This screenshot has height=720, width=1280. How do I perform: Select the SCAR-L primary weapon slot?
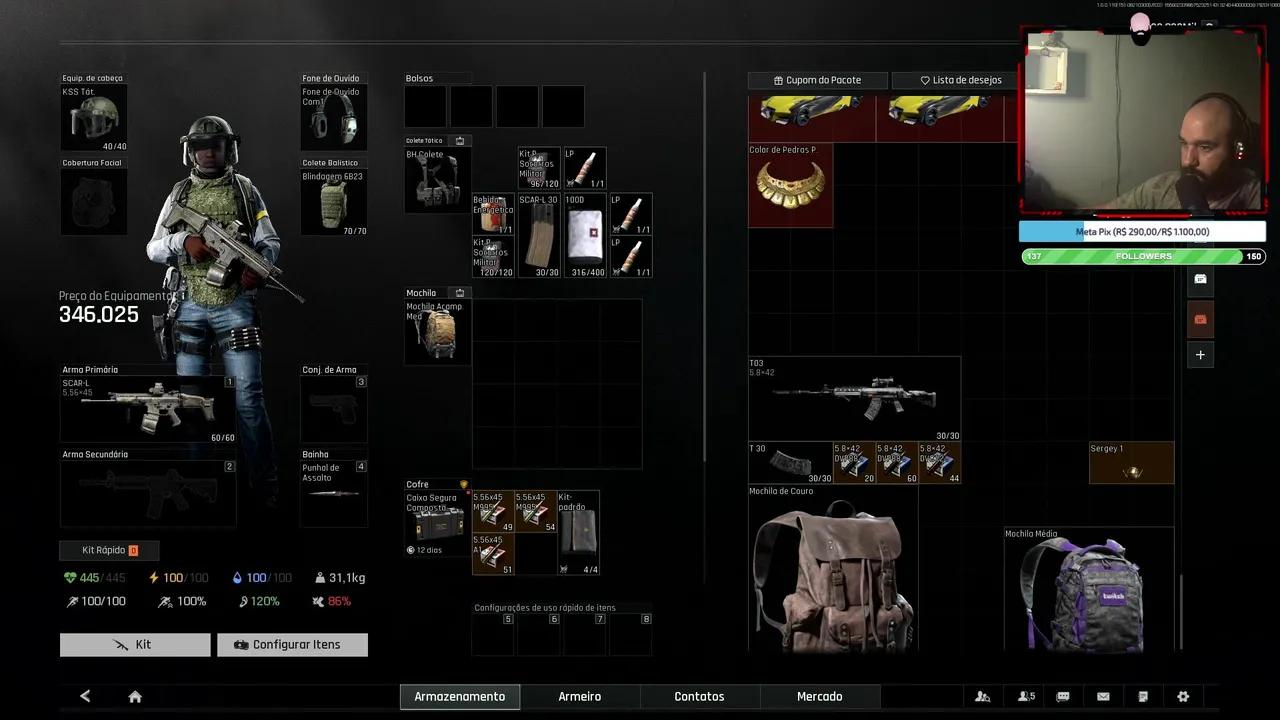pyautogui.click(x=148, y=409)
